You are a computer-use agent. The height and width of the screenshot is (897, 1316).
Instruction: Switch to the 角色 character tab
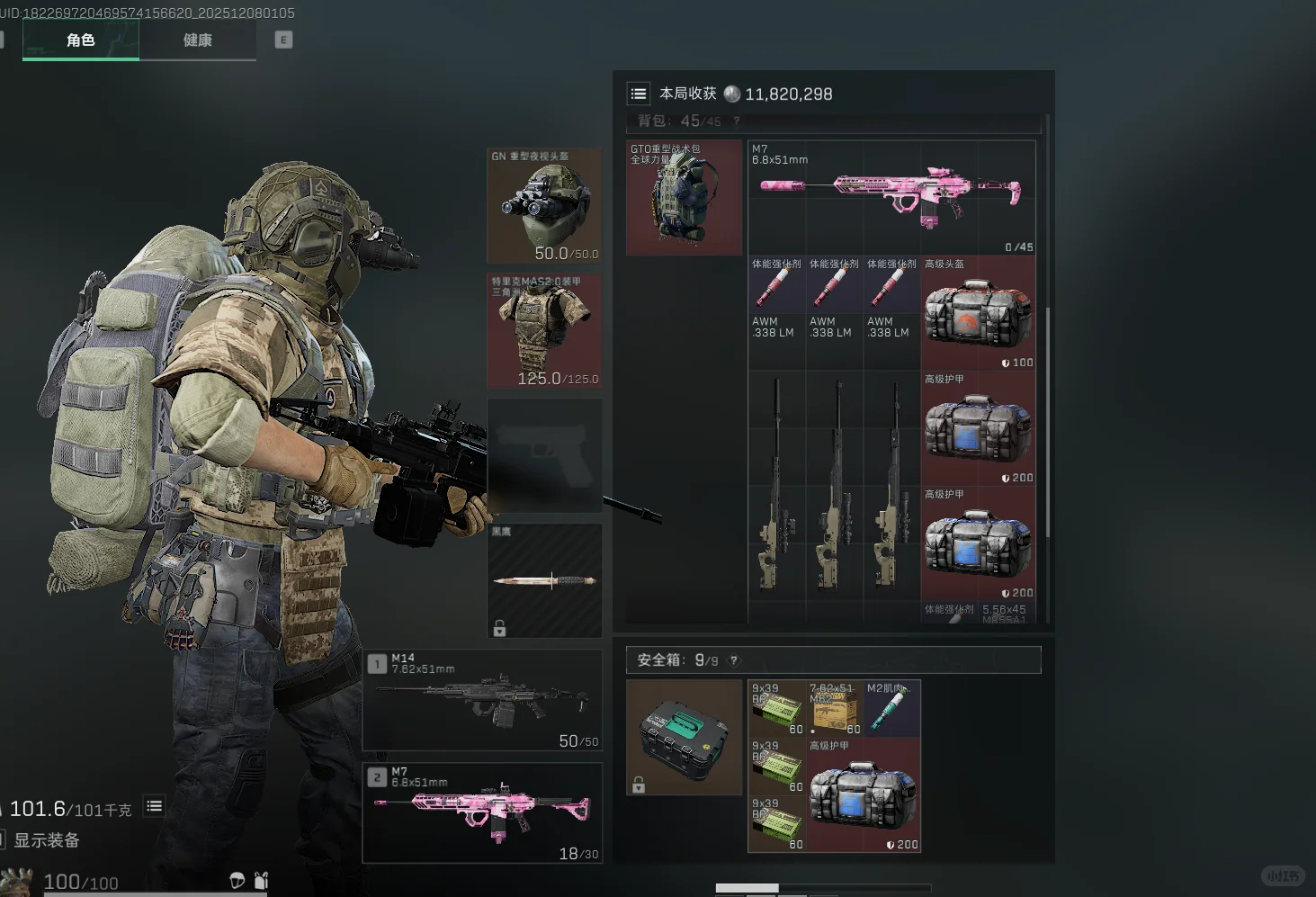point(81,40)
